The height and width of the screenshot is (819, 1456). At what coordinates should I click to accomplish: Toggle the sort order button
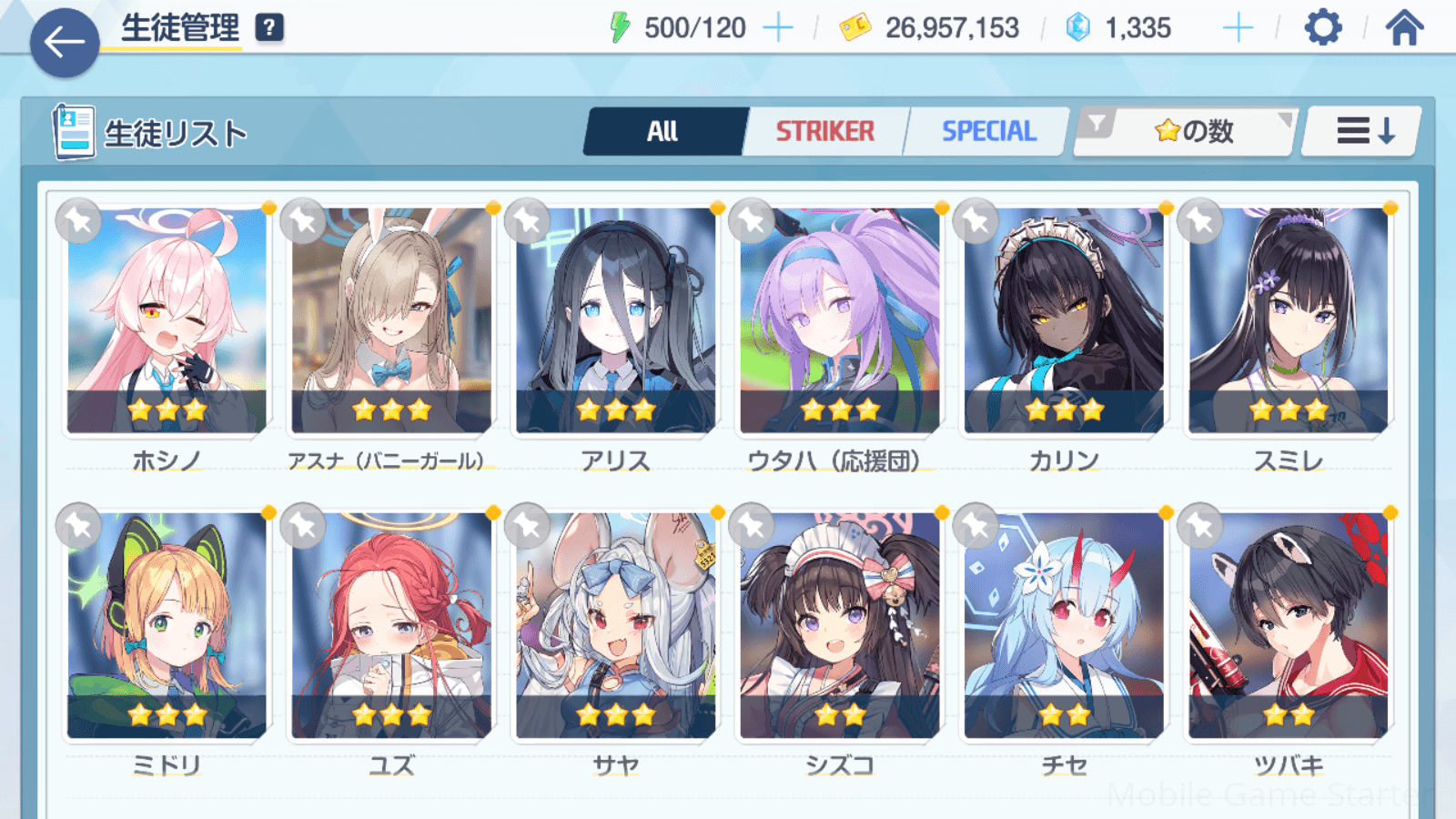point(1362,132)
